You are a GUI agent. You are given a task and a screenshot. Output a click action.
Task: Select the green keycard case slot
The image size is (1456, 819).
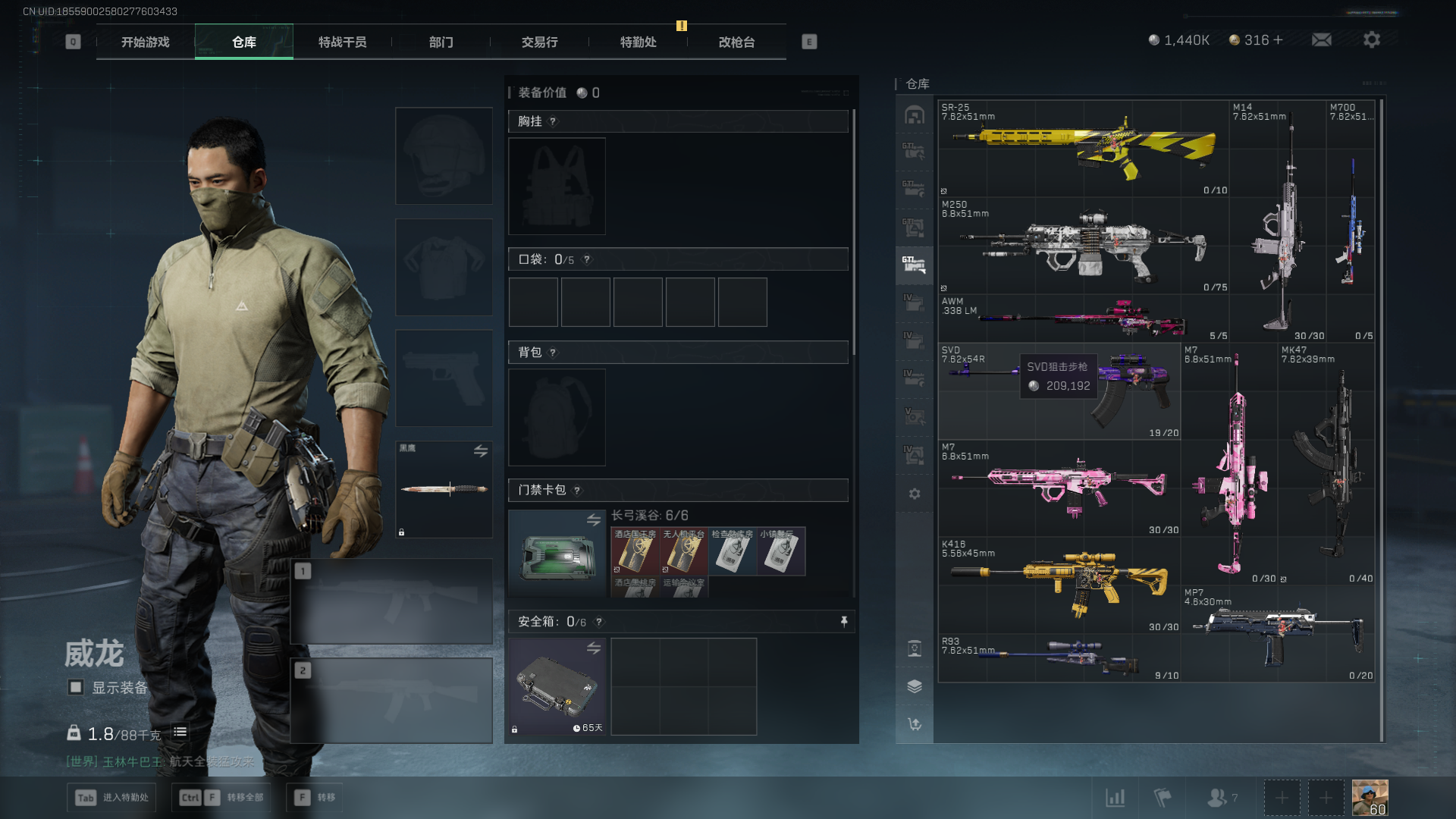[557, 555]
